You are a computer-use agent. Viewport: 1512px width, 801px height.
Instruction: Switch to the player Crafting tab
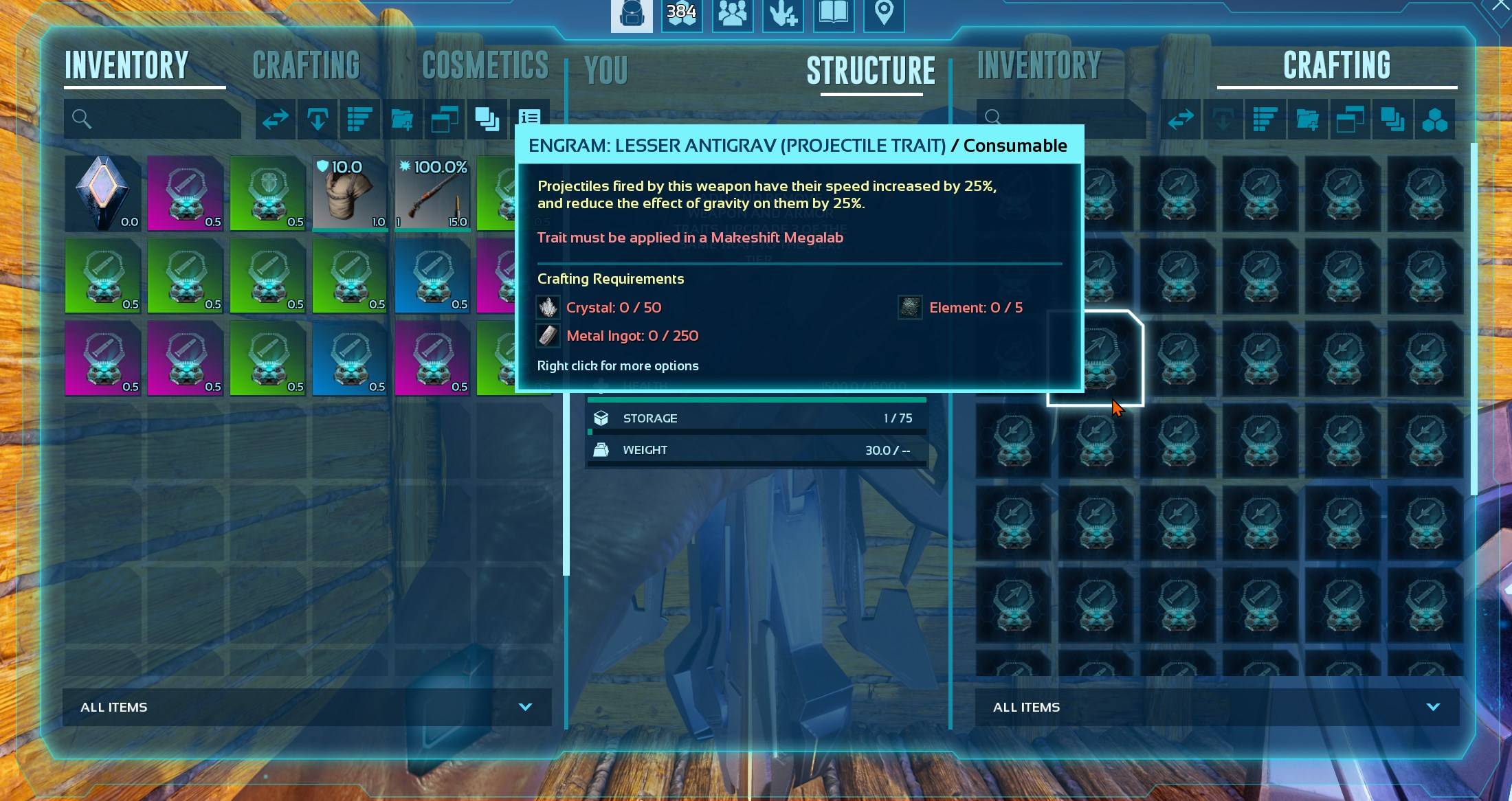(x=306, y=66)
